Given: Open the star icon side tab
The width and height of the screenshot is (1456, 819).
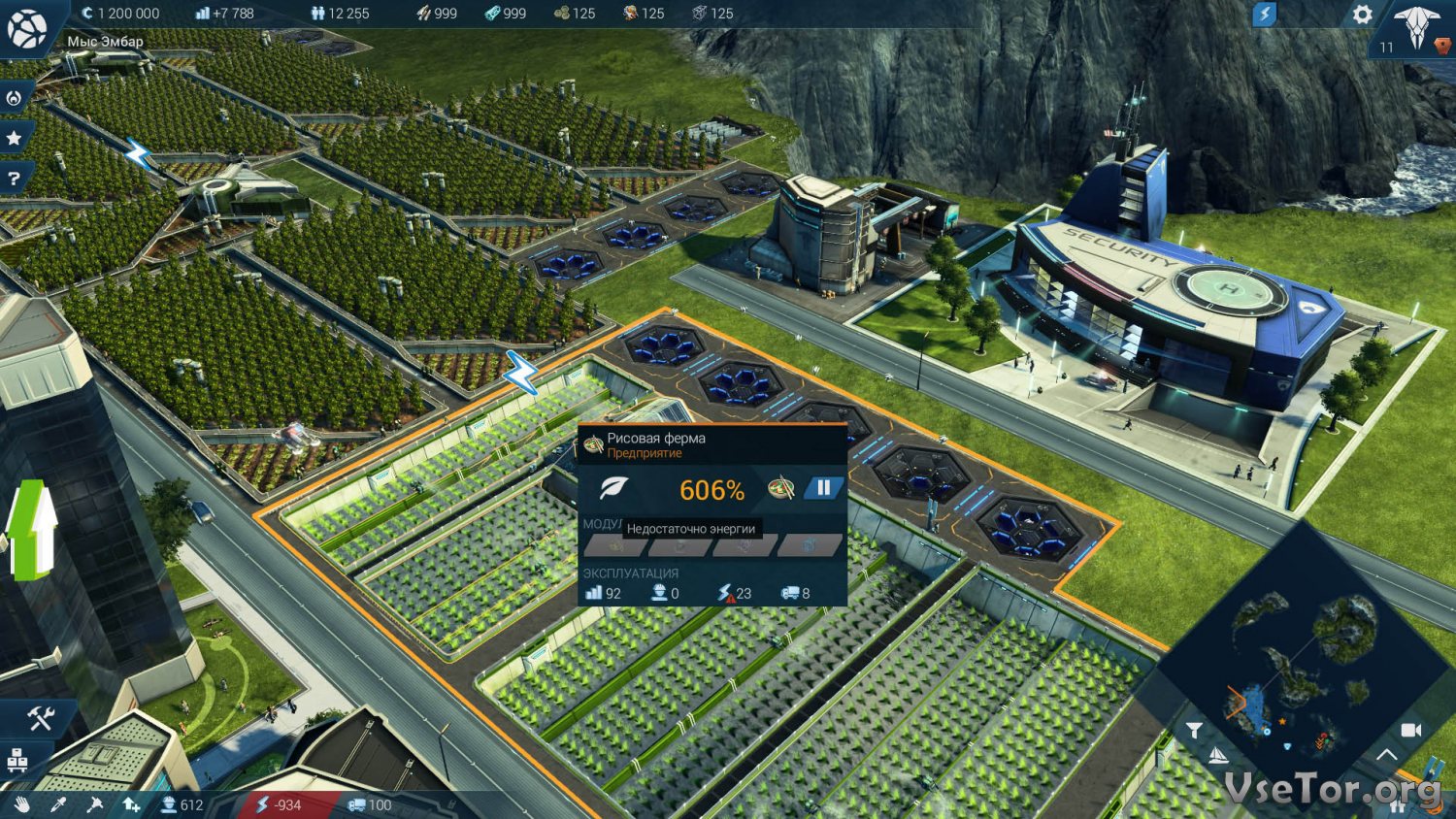Looking at the screenshot, I should (x=15, y=139).
